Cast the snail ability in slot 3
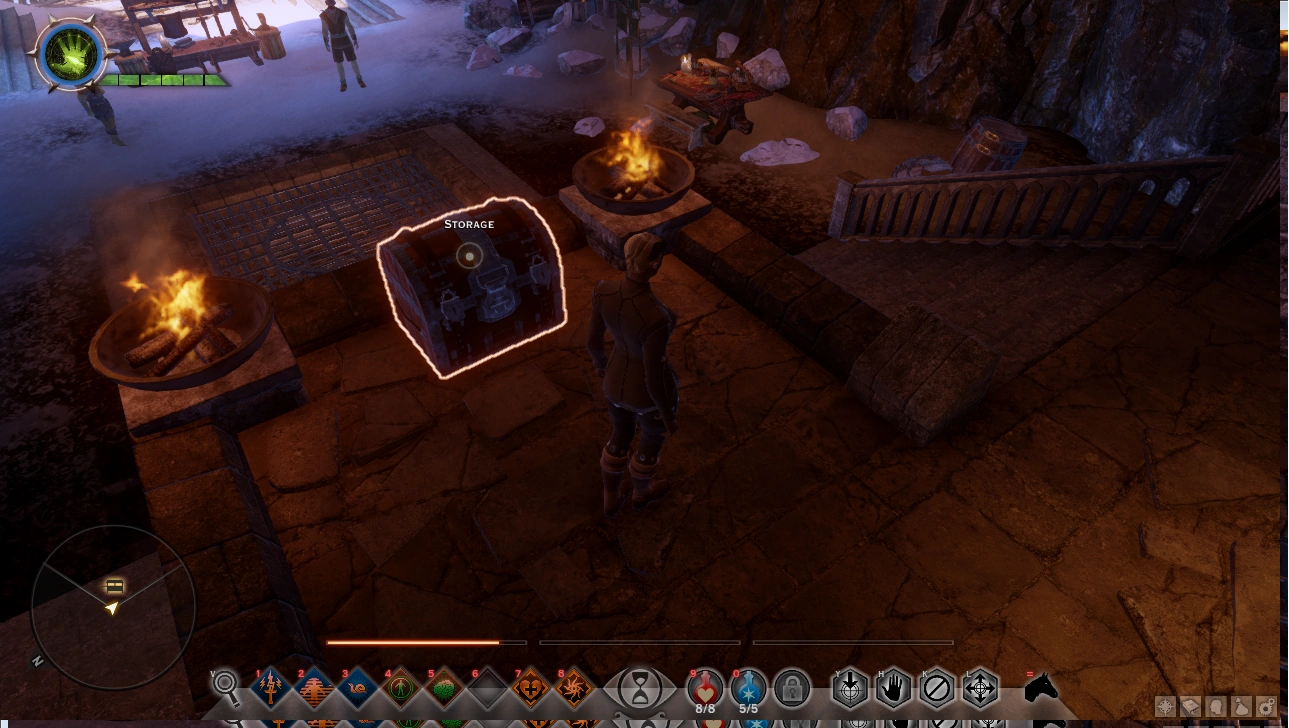The image size is (1289, 728). pos(358,688)
